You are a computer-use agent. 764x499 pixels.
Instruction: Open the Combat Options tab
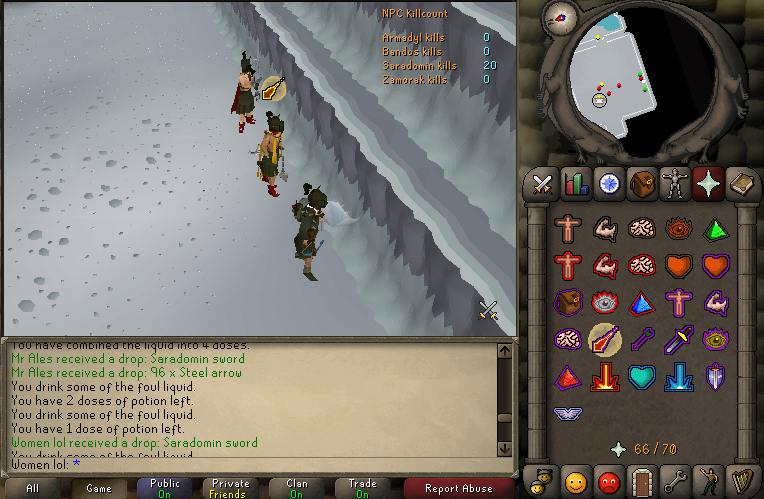[543, 184]
